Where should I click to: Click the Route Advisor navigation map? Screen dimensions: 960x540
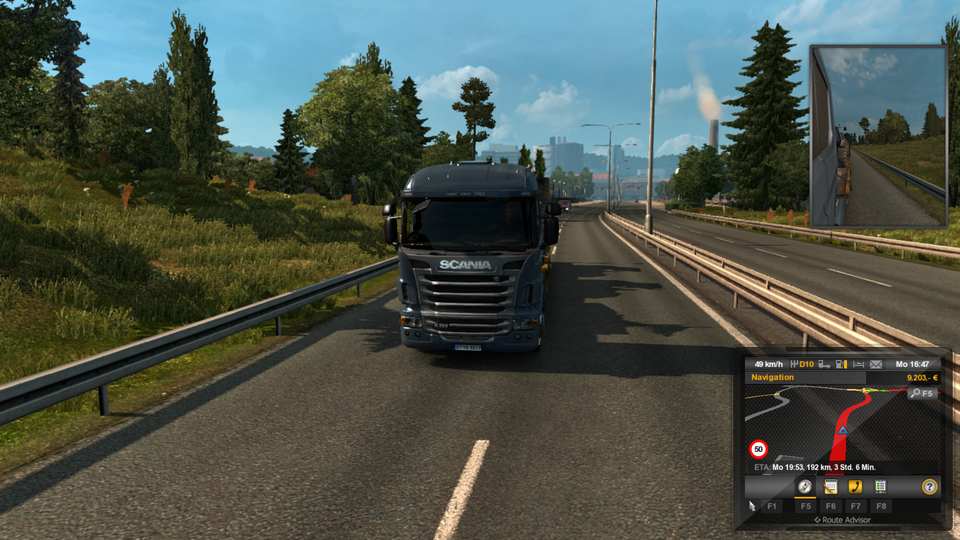pos(830,425)
